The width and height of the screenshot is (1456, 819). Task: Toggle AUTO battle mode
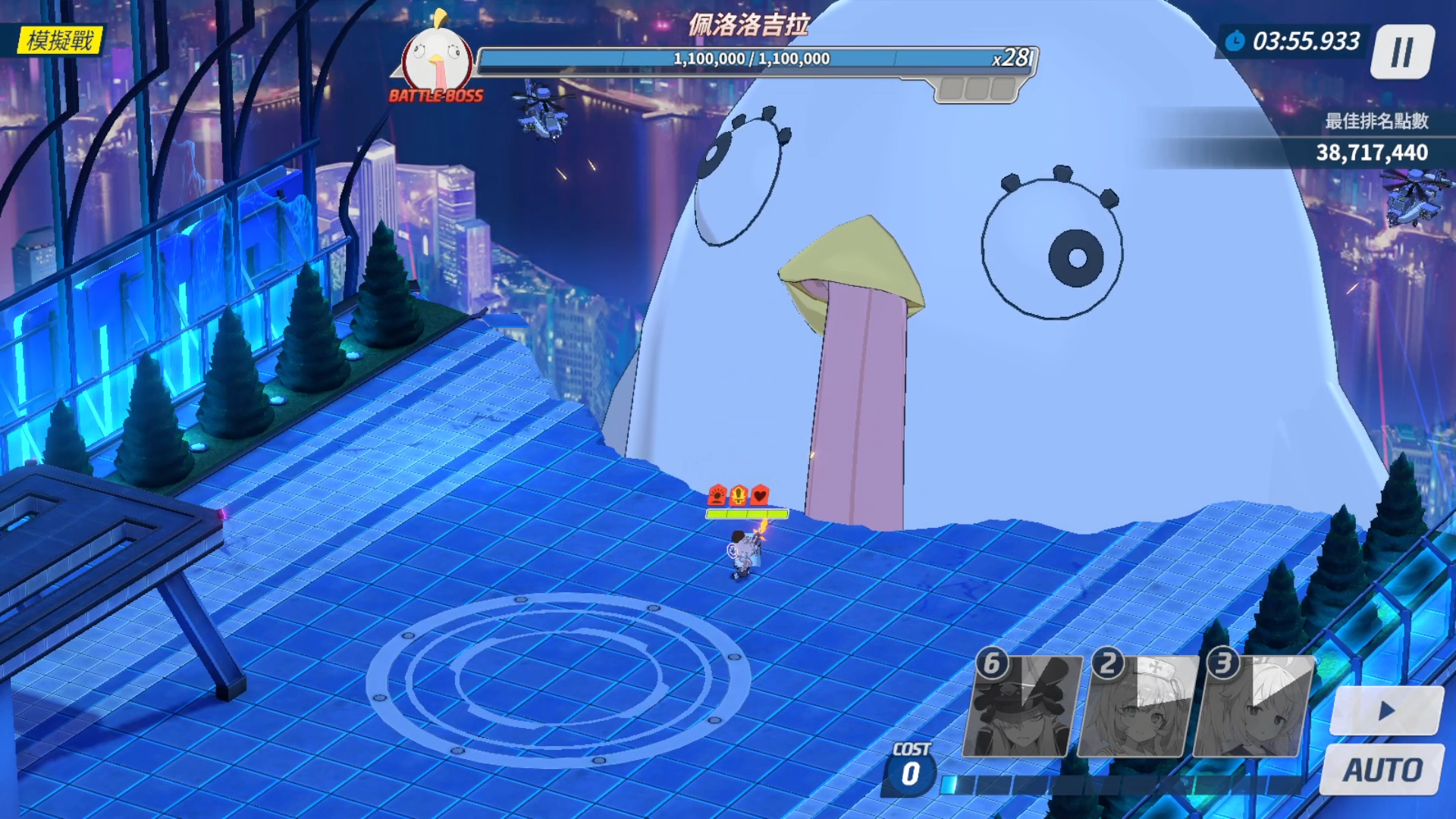(x=1382, y=770)
